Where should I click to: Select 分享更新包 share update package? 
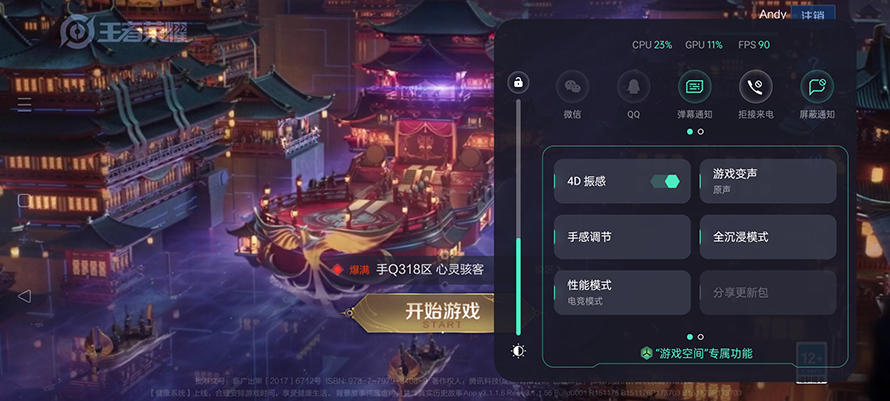tap(768, 292)
